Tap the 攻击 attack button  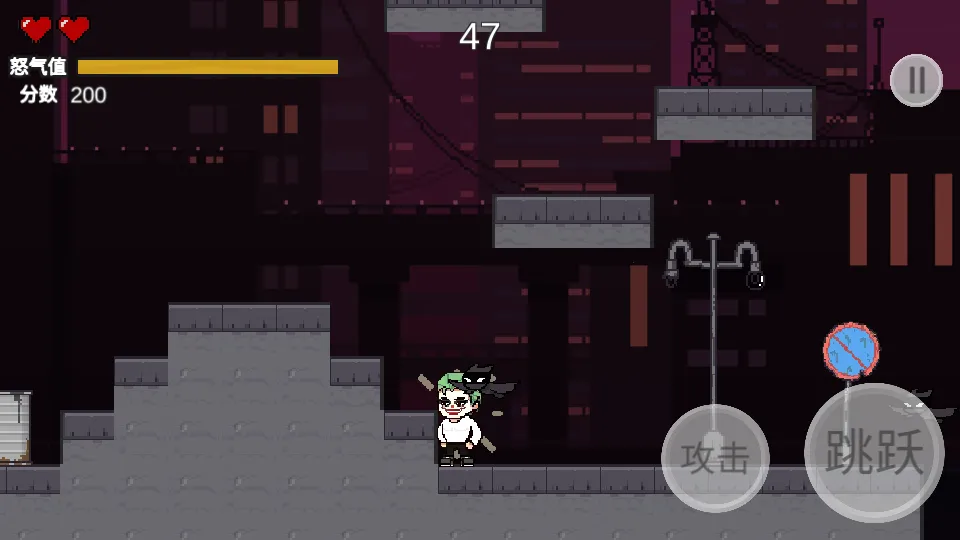tap(715, 457)
